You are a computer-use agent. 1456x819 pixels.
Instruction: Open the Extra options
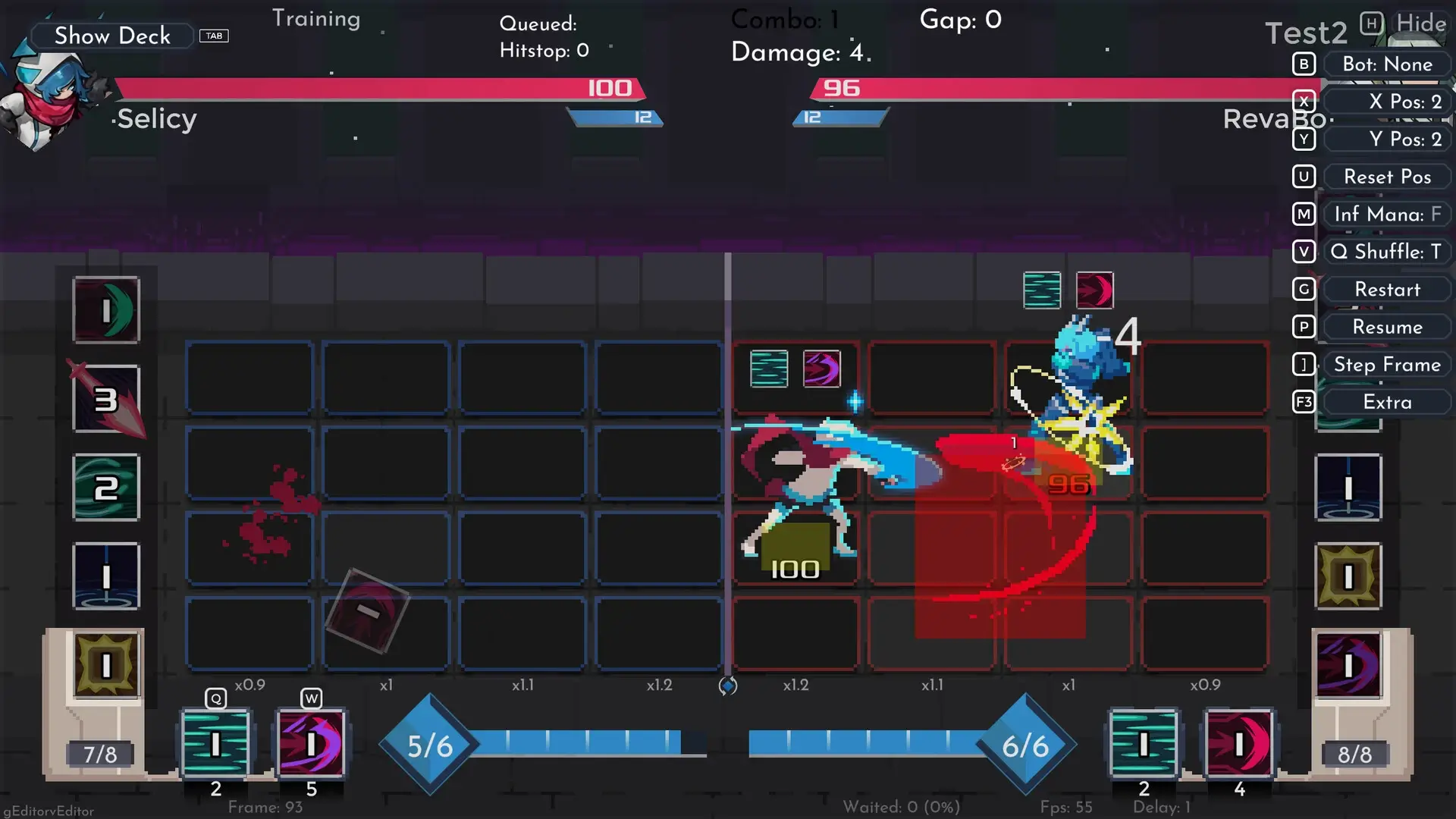pyautogui.click(x=1386, y=402)
